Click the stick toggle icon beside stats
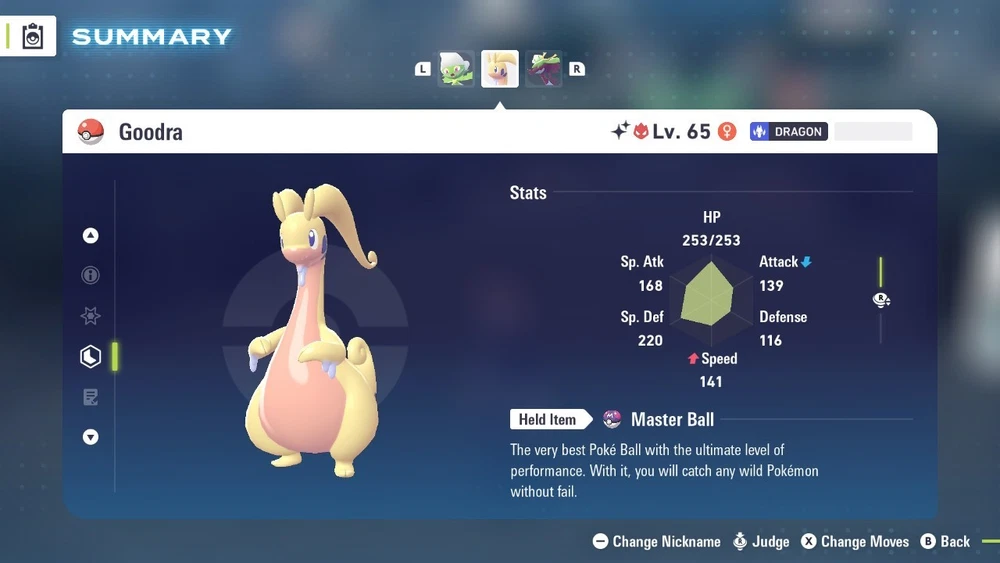 881,299
